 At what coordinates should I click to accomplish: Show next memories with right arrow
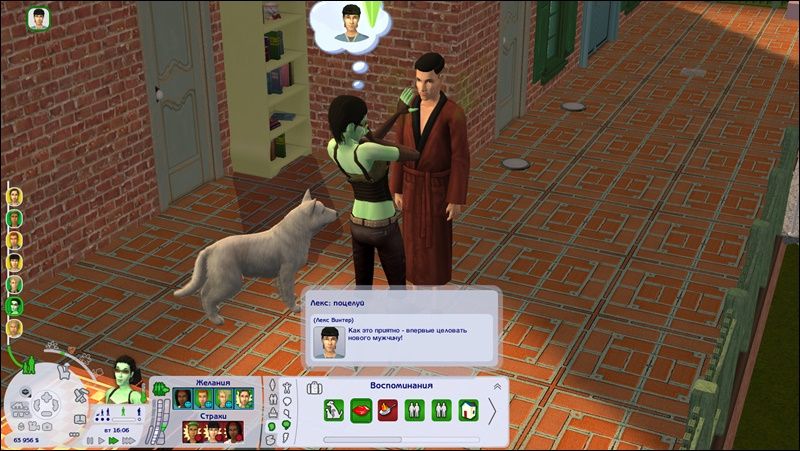[492, 411]
